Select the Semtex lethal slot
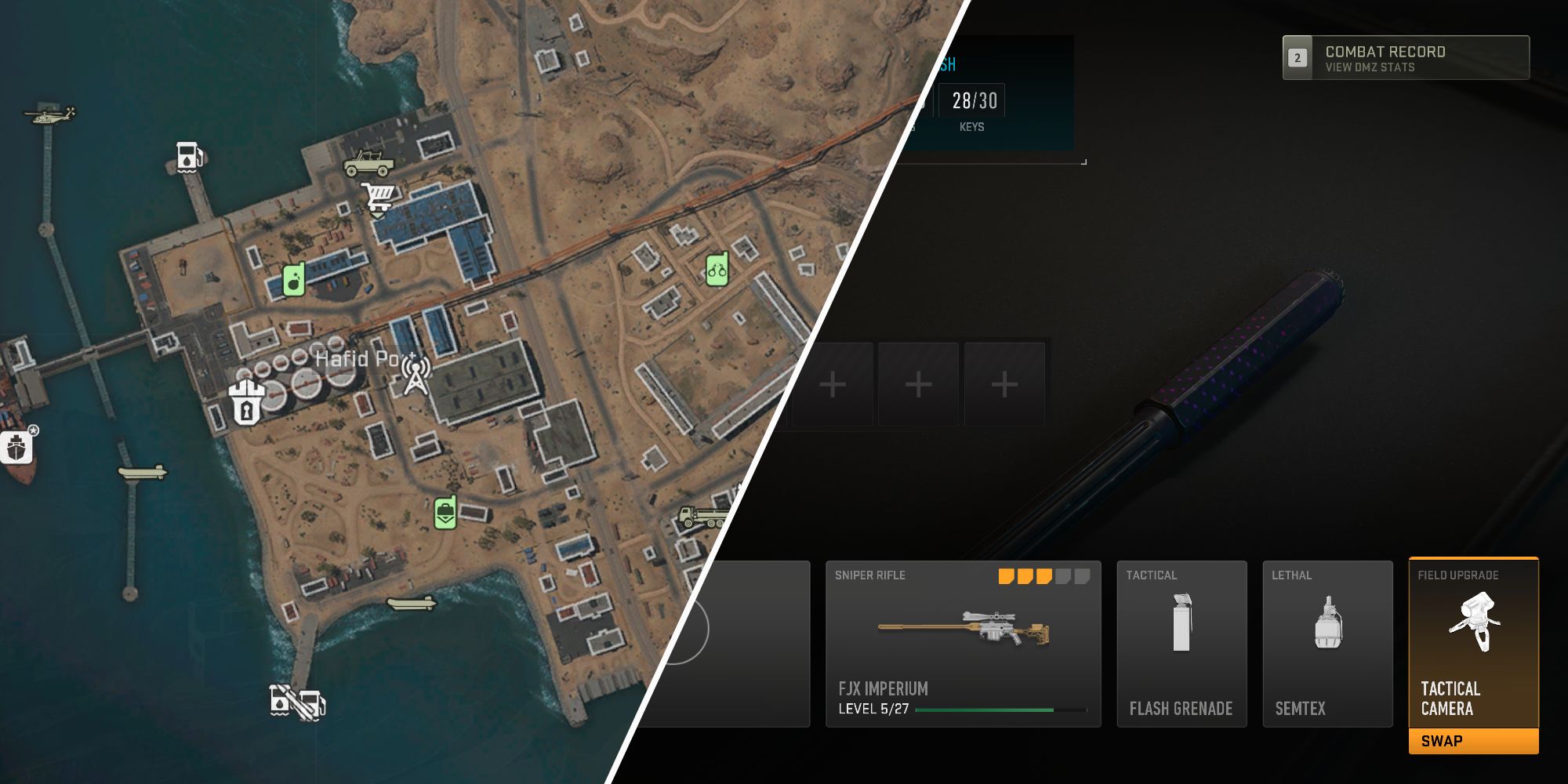 (x=1327, y=643)
